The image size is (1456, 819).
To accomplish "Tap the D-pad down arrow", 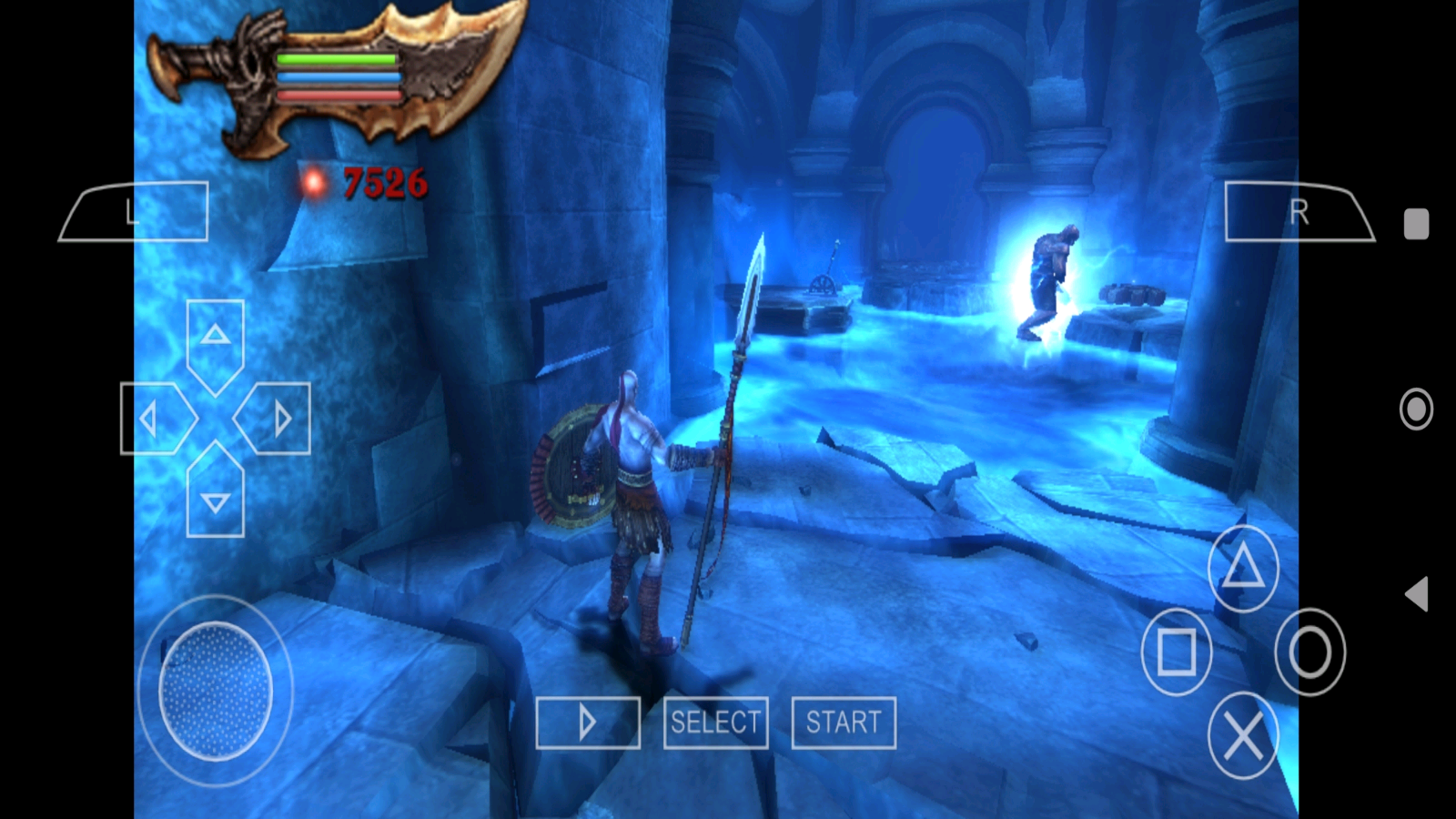I will [216, 494].
